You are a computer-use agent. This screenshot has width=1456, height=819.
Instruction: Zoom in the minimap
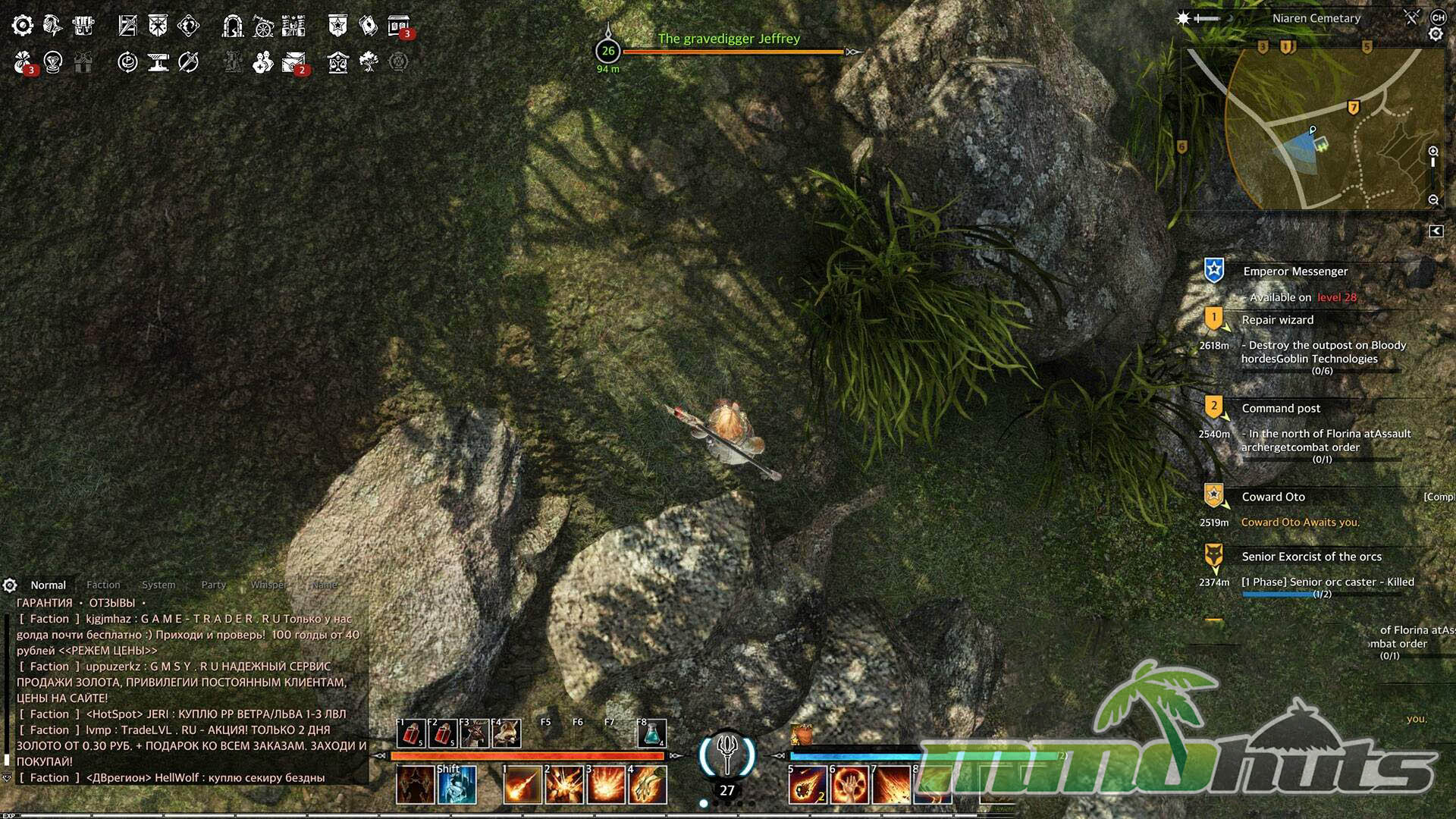coord(1433,152)
